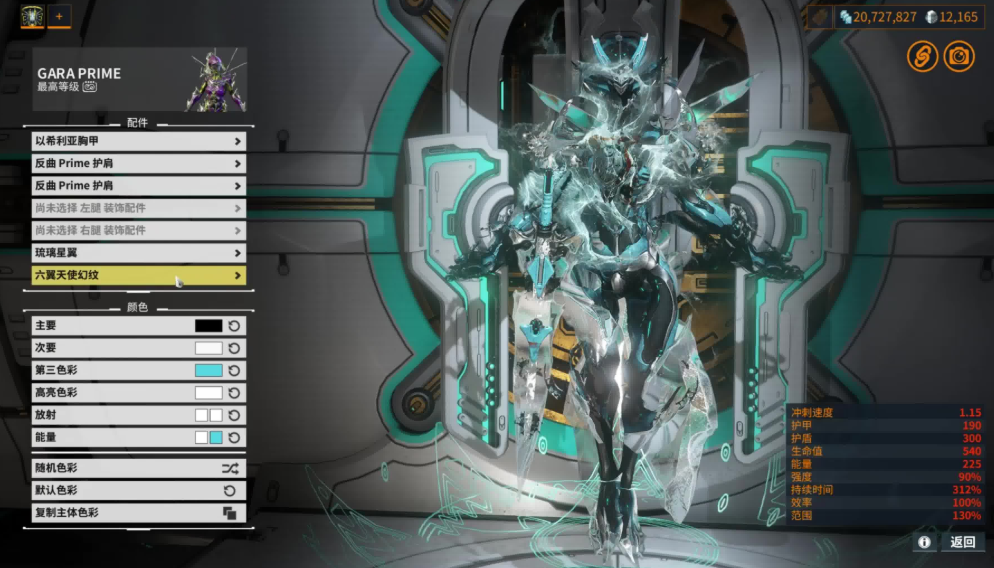Activate 复制主体色彩 copy colors button
The image size is (994, 568).
pos(138,513)
